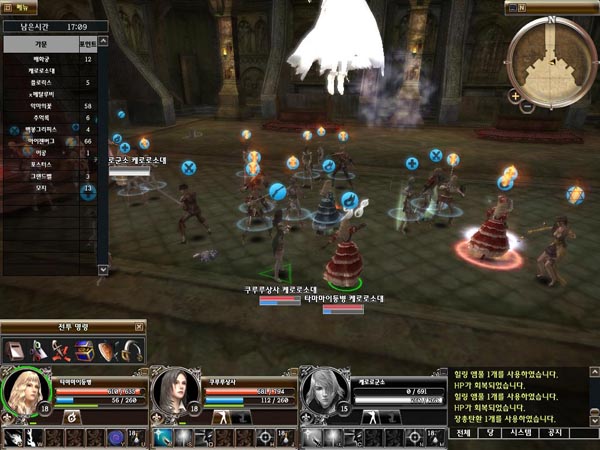This screenshot has width=600, height=450.
Task: Click the 기문 column header
Action: tap(39, 46)
